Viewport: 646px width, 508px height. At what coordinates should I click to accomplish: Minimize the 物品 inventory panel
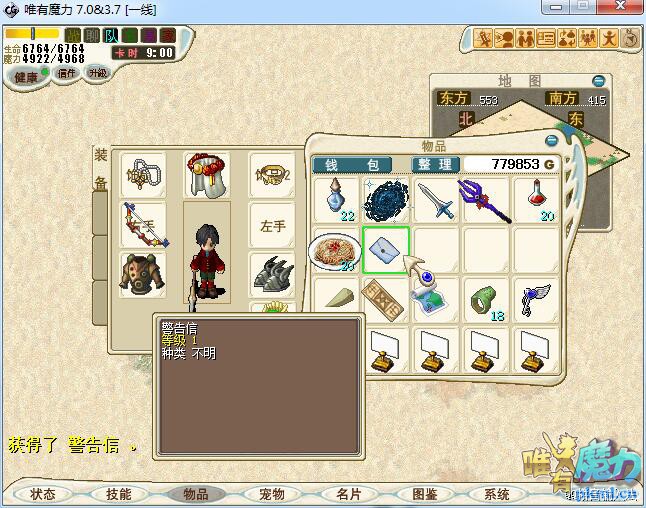tap(551, 141)
